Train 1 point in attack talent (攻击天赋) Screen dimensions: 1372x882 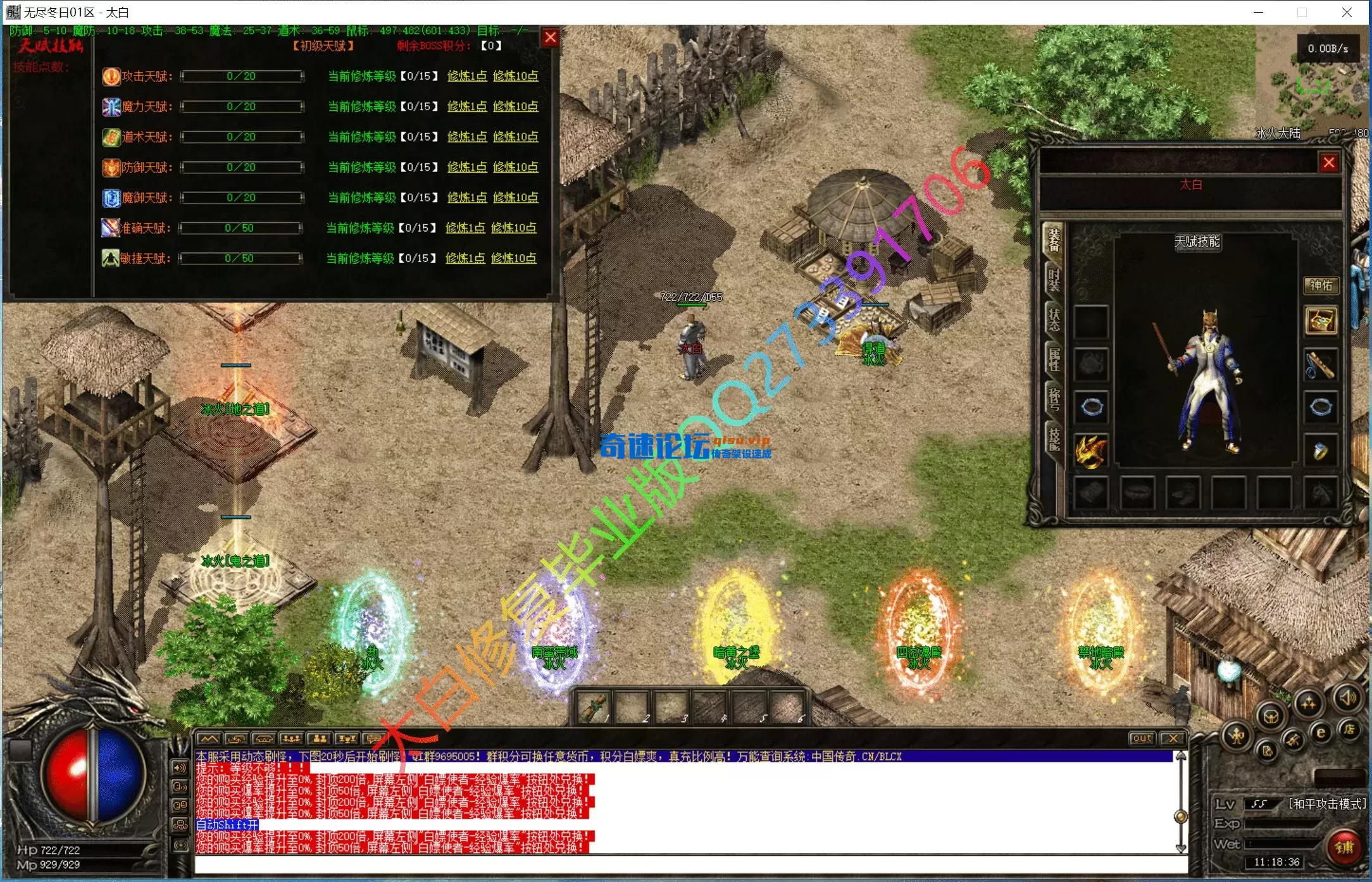466,76
